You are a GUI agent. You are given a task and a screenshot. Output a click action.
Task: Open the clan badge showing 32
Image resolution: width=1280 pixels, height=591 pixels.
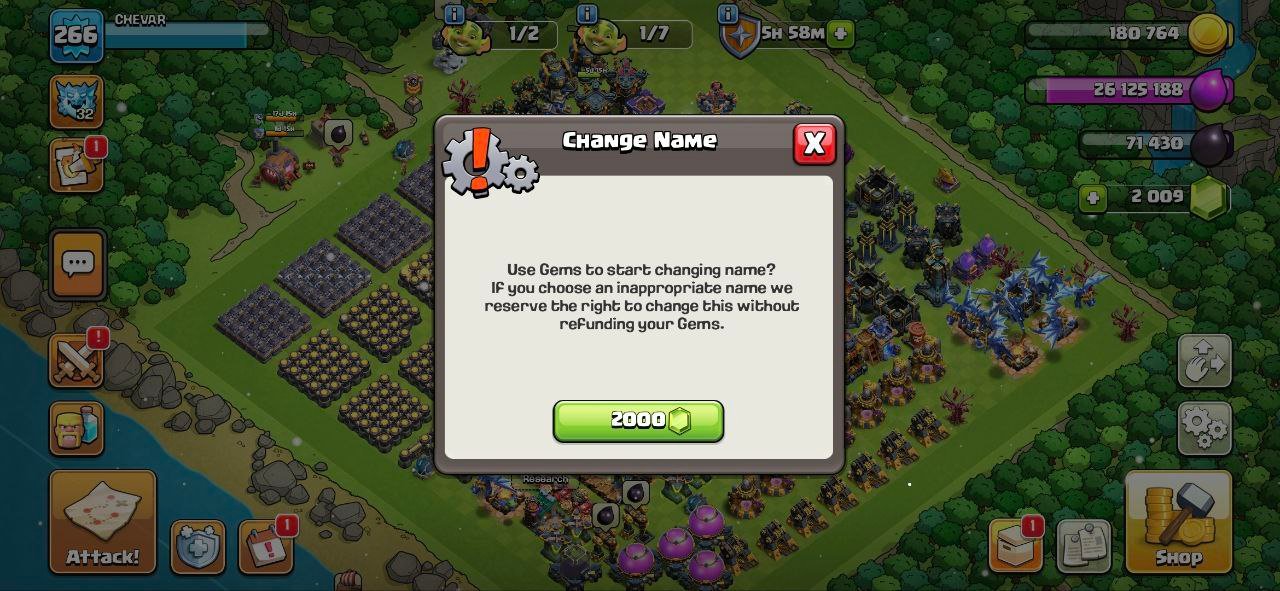pos(76,102)
